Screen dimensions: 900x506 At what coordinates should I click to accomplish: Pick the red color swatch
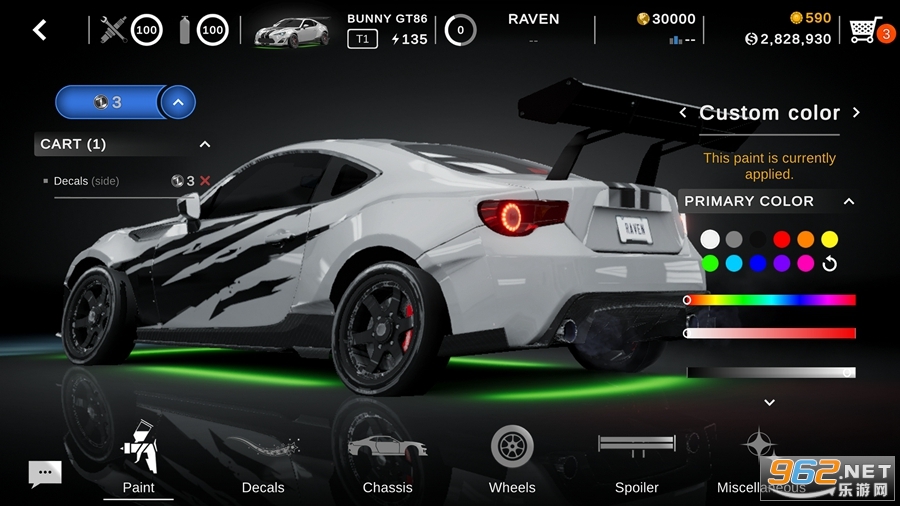[782, 239]
